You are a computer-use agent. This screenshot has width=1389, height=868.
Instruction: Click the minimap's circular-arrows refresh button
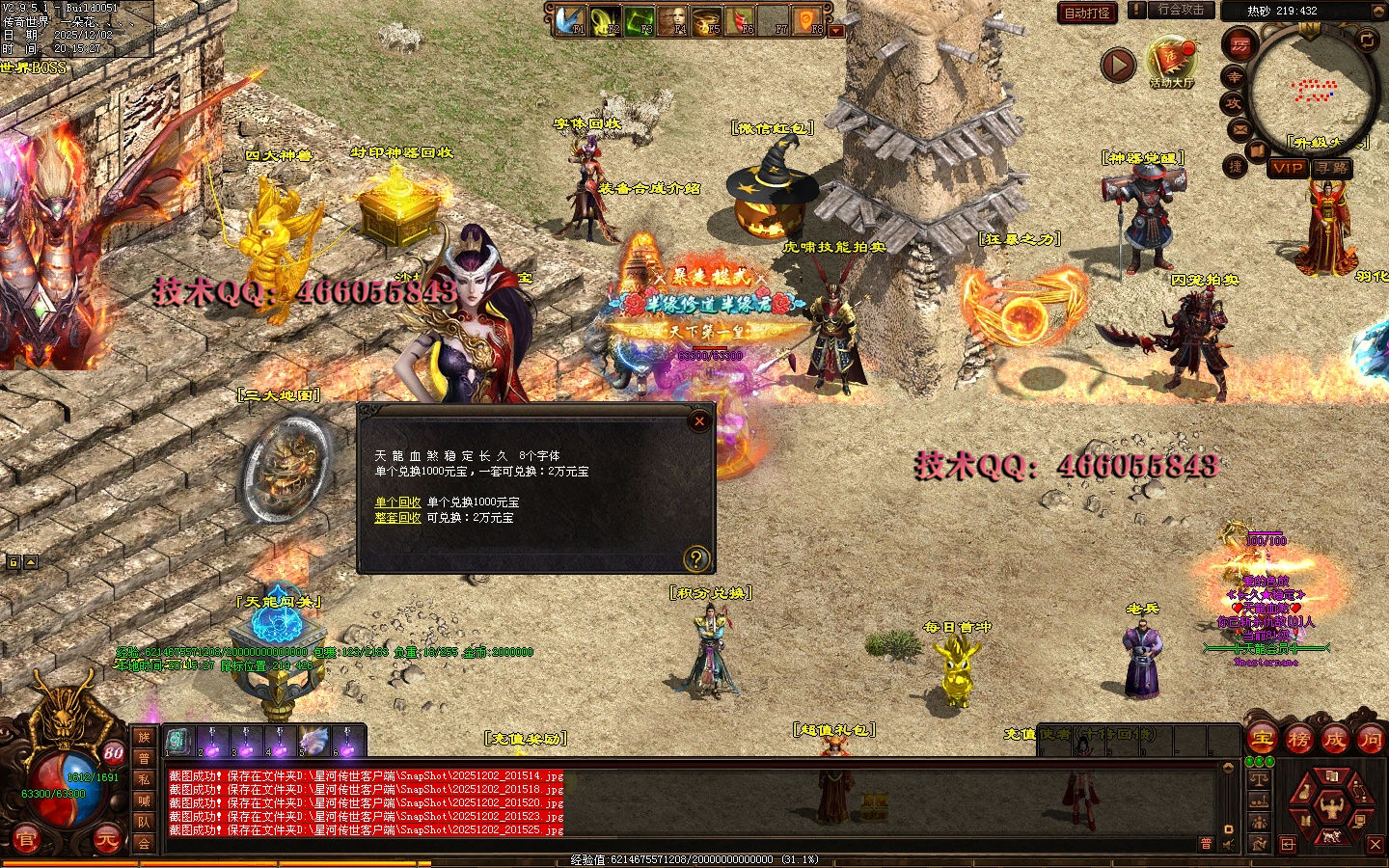(1367, 40)
